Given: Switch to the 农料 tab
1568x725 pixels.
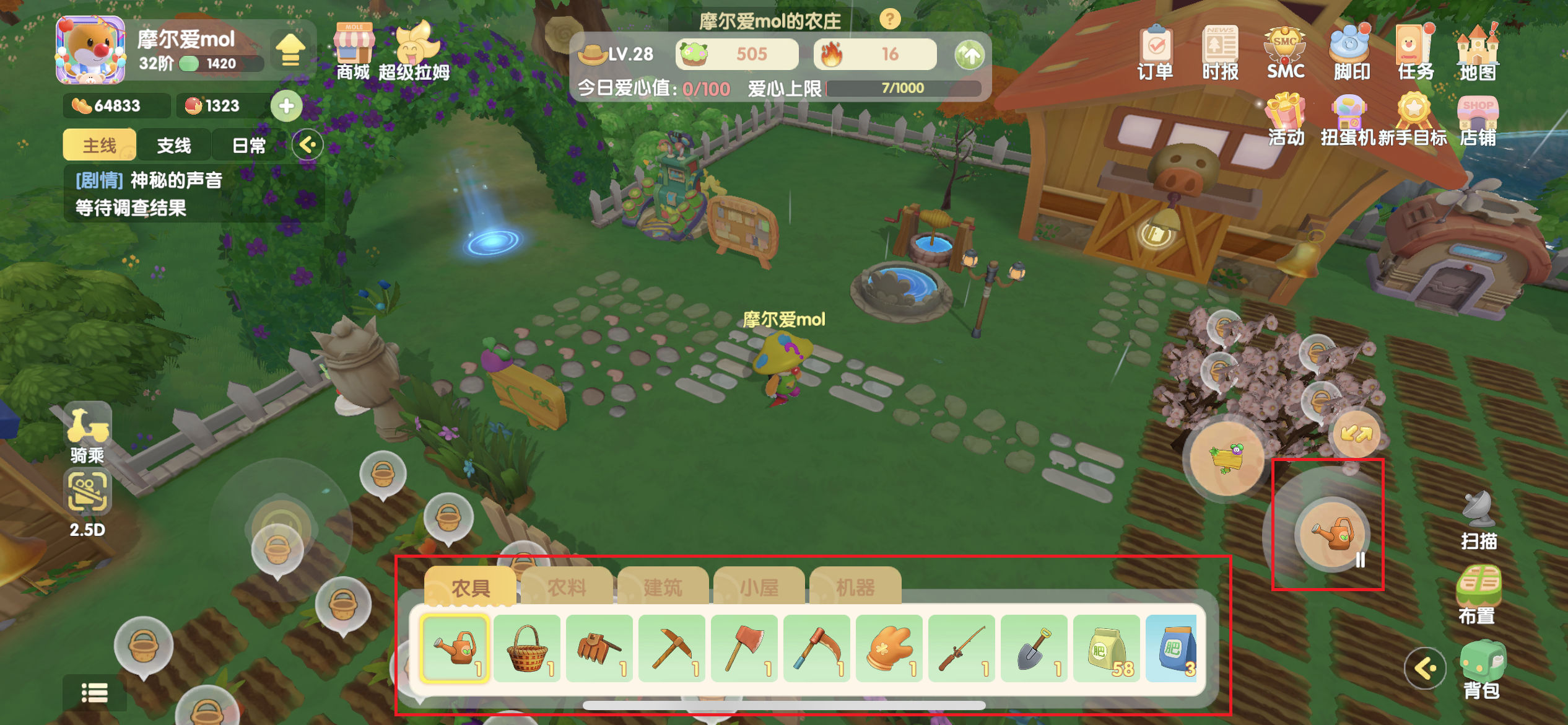Looking at the screenshot, I should (x=566, y=586).
